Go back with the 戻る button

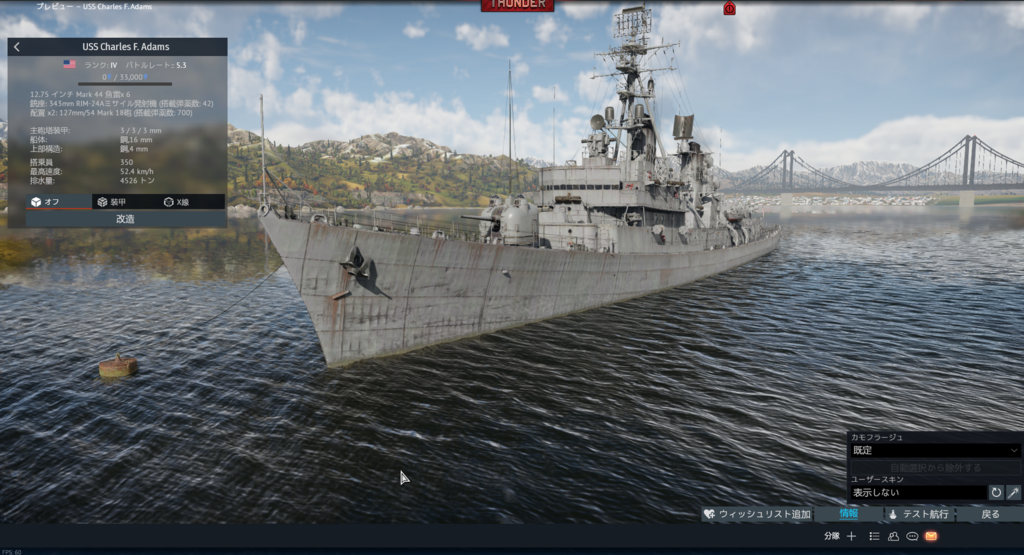click(x=990, y=514)
